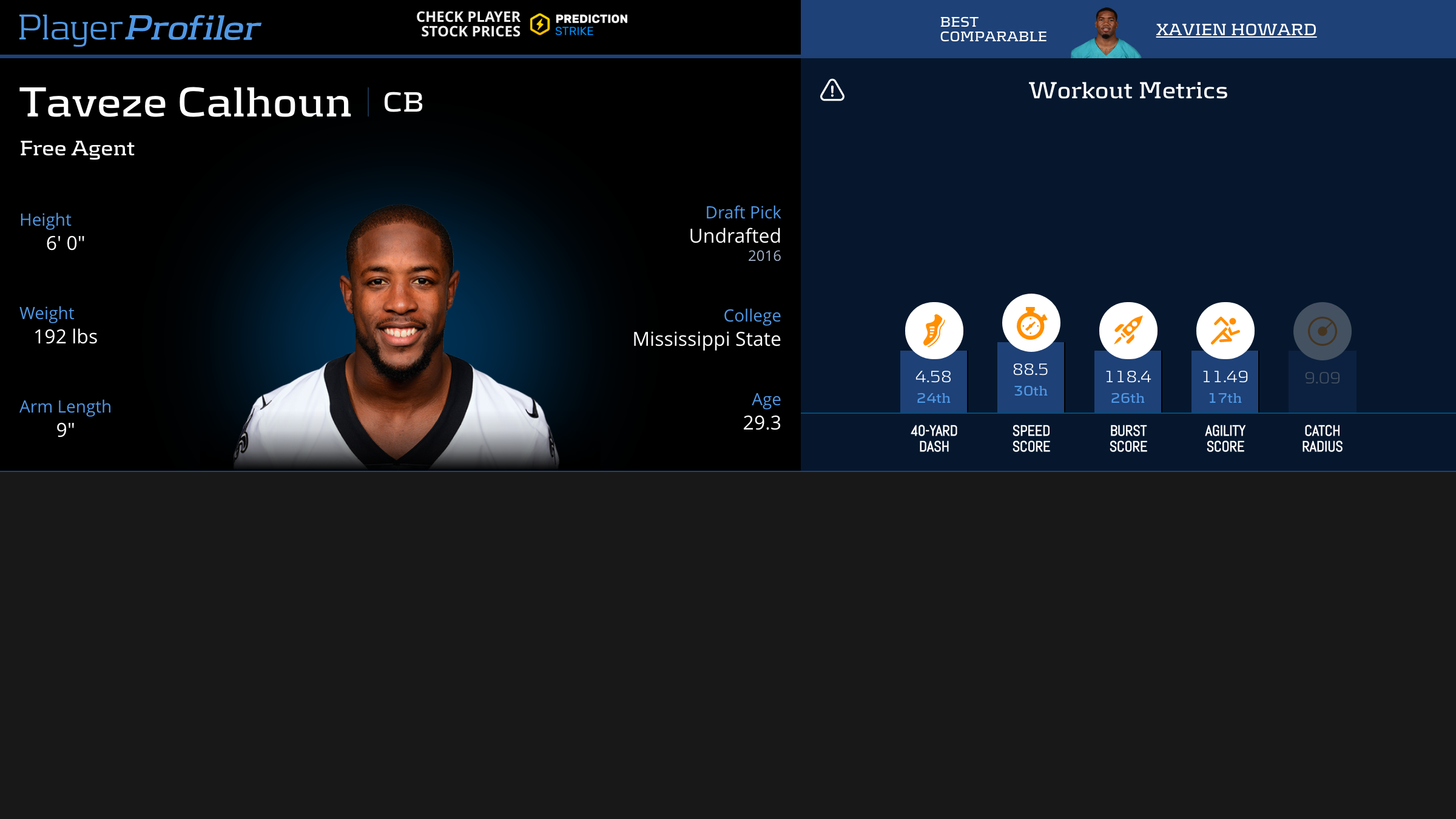
Task: Click Xavien Howard's headshot thumbnail
Action: coord(1106,33)
